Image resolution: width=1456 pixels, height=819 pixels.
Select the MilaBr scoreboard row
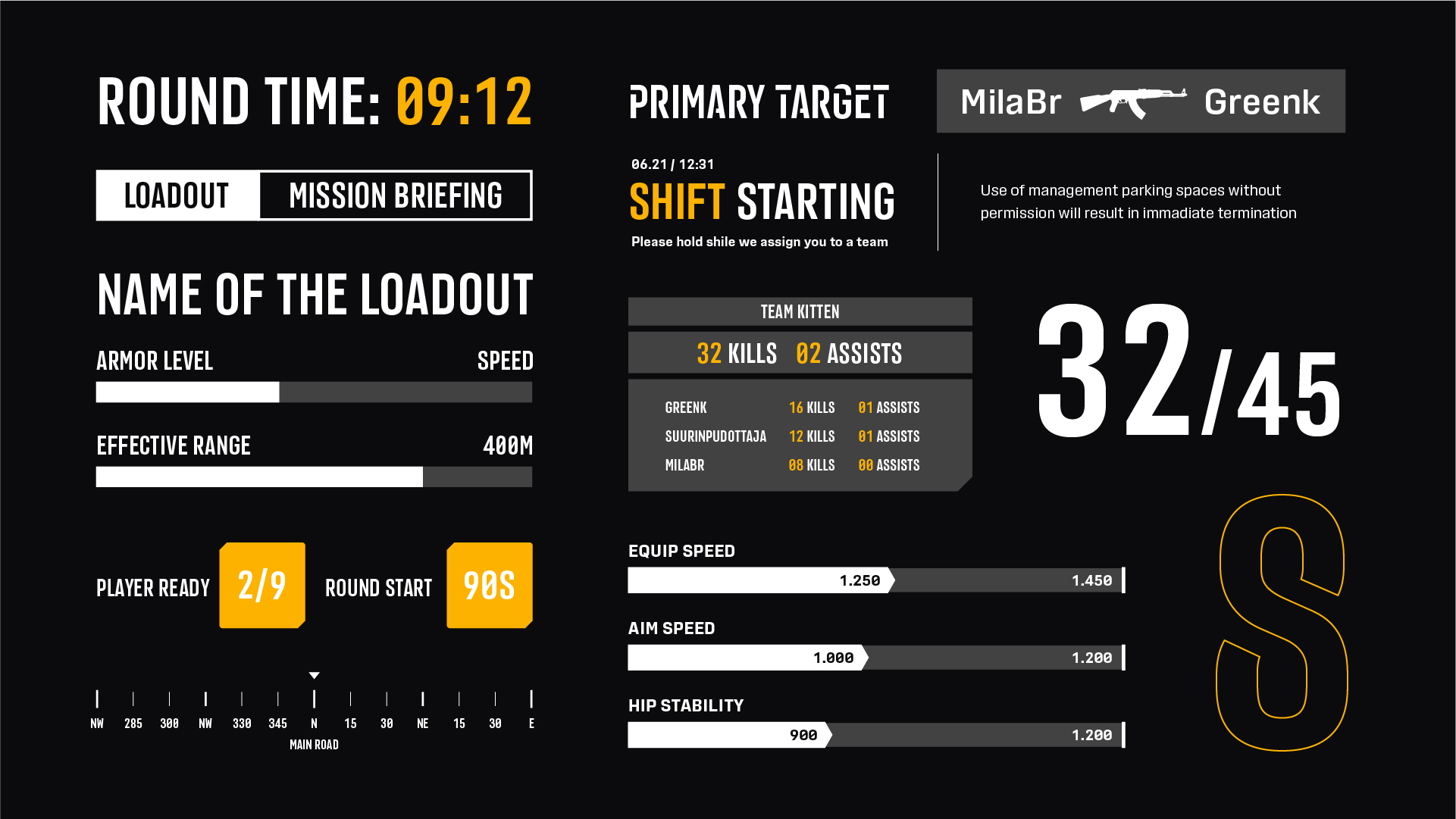click(792, 465)
